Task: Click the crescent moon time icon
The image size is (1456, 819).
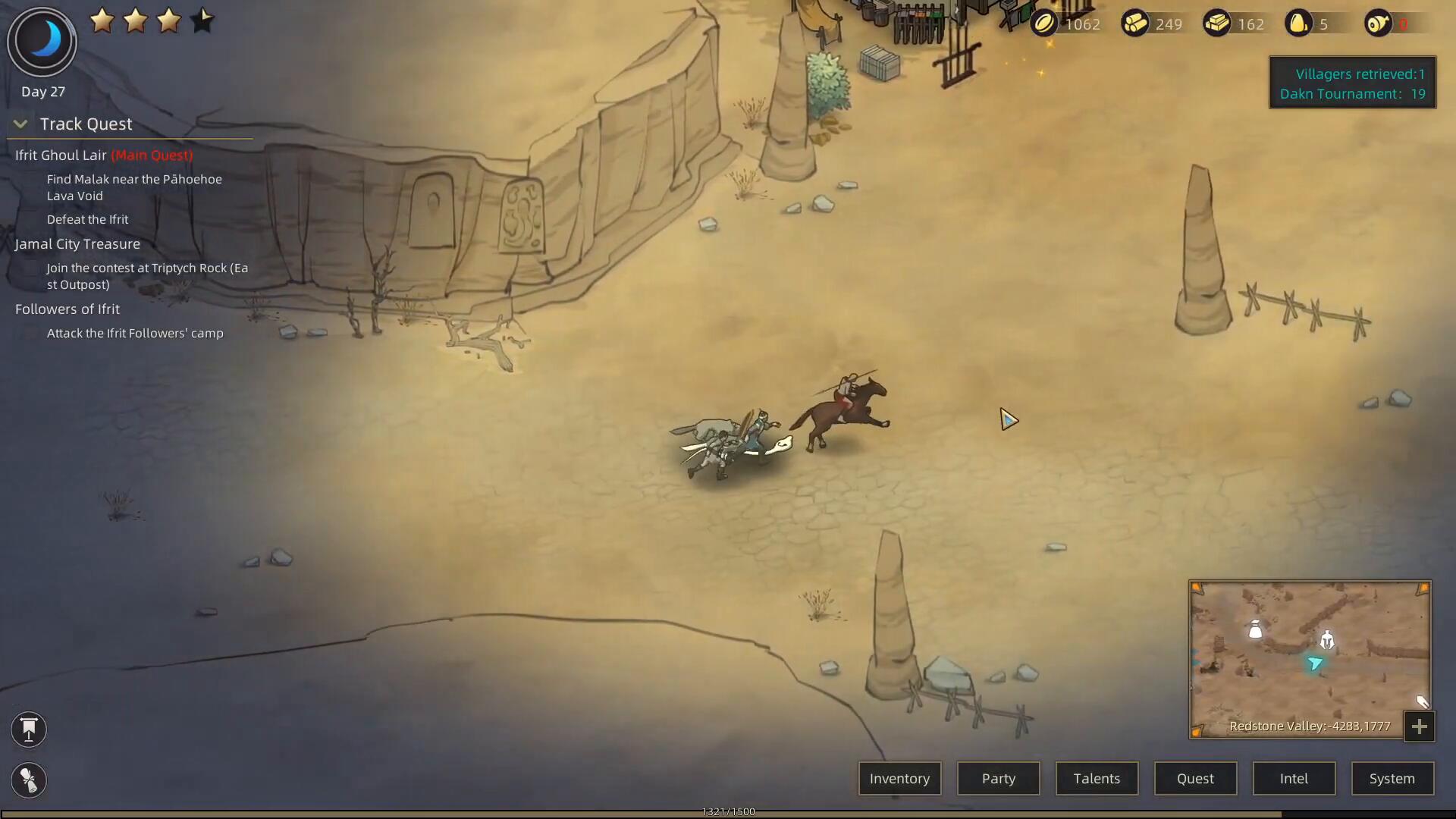Action: (42, 41)
